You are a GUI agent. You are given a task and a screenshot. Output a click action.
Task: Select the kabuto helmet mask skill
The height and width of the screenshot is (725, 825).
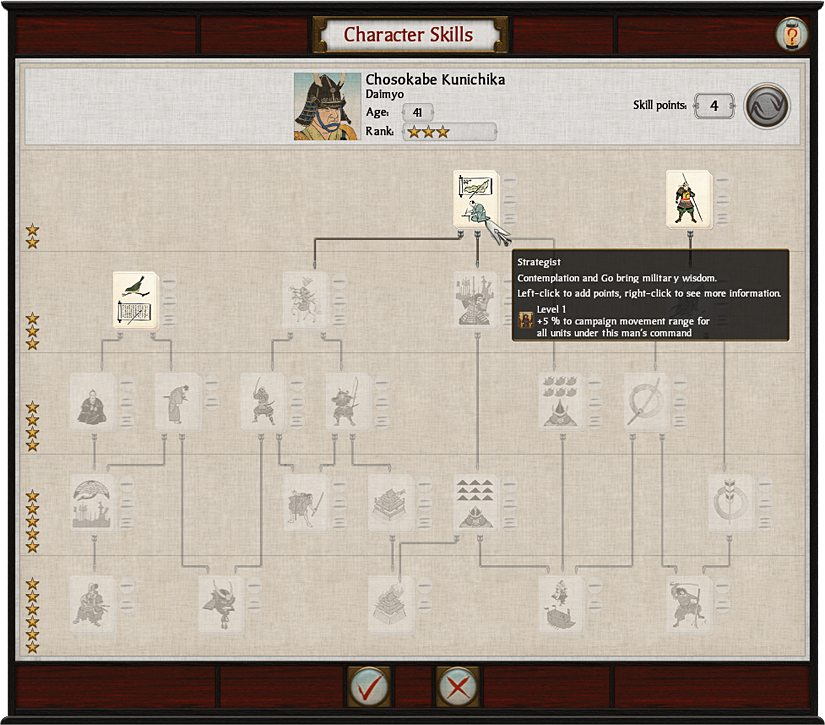click(x=221, y=603)
